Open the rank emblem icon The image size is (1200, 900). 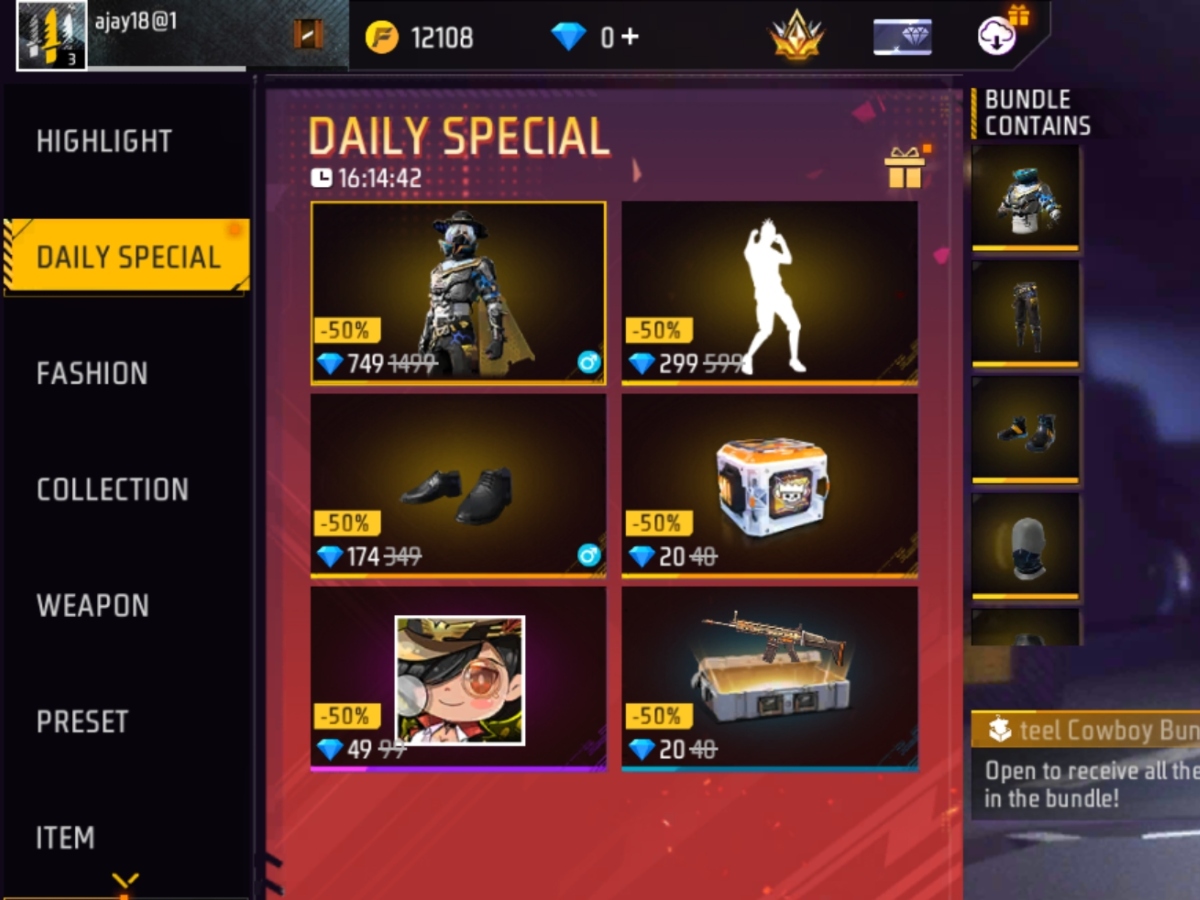pyautogui.click(x=797, y=37)
